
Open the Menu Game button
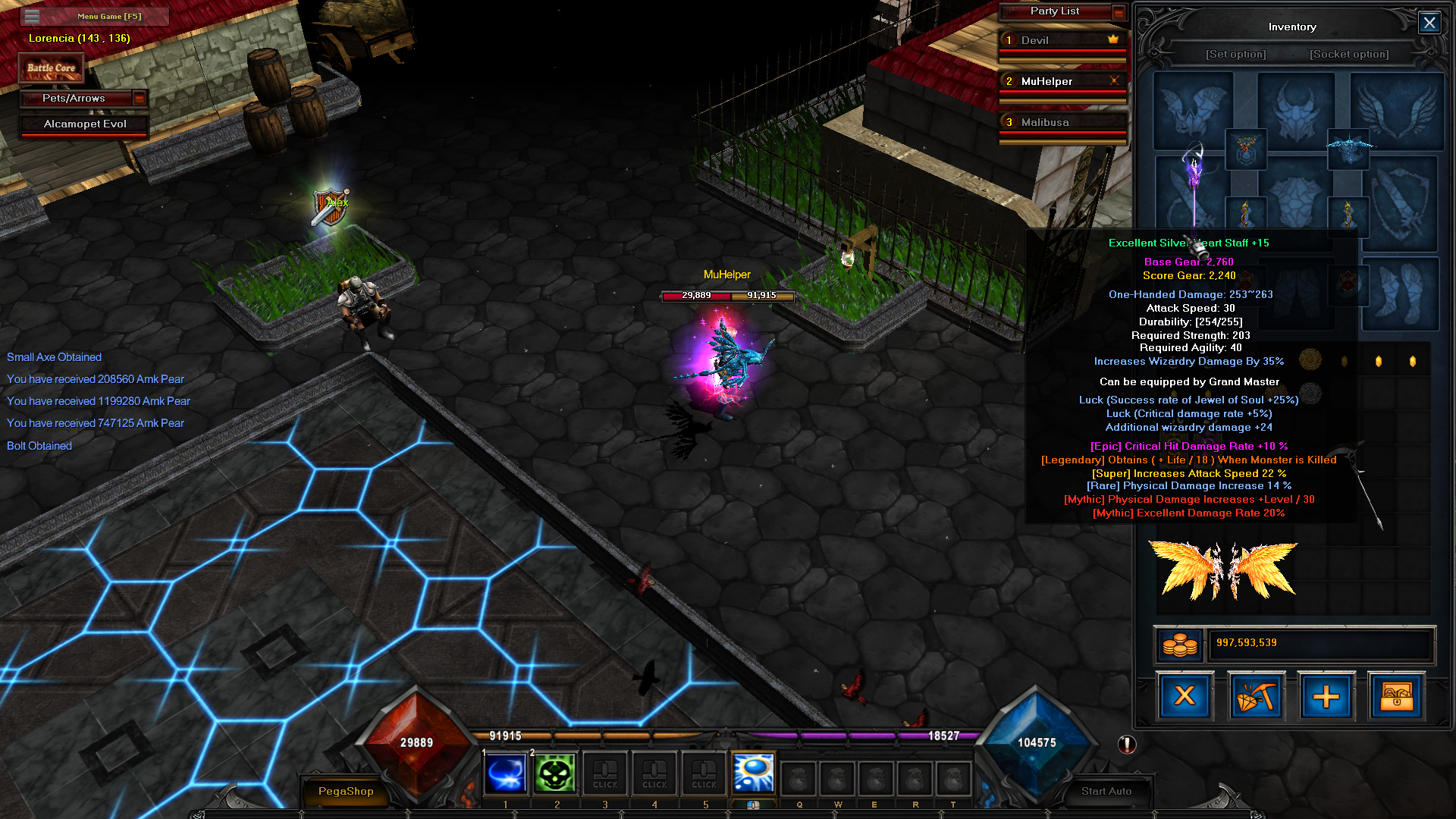point(108,16)
